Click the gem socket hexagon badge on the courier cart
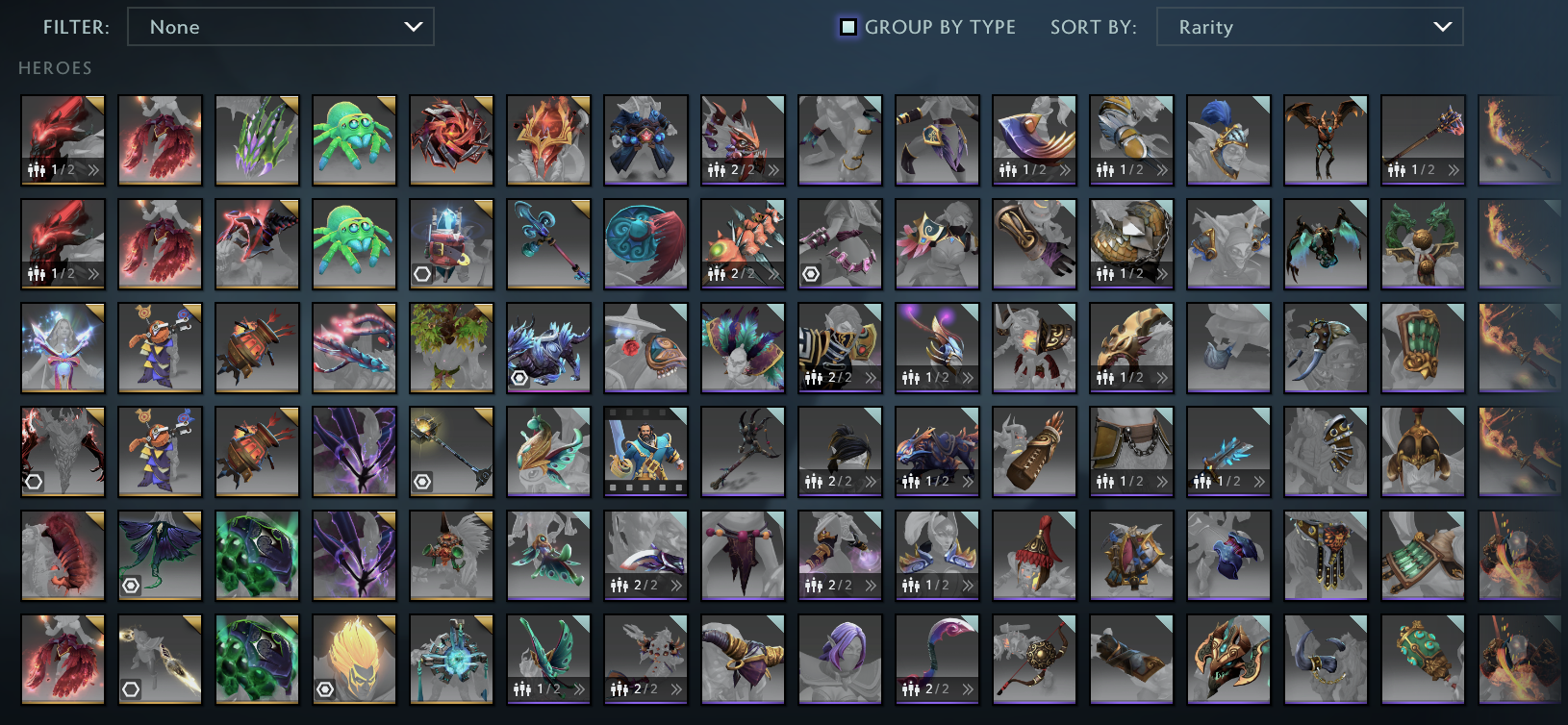Image resolution: width=1568 pixels, height=725 pixels. pos(421,273)
